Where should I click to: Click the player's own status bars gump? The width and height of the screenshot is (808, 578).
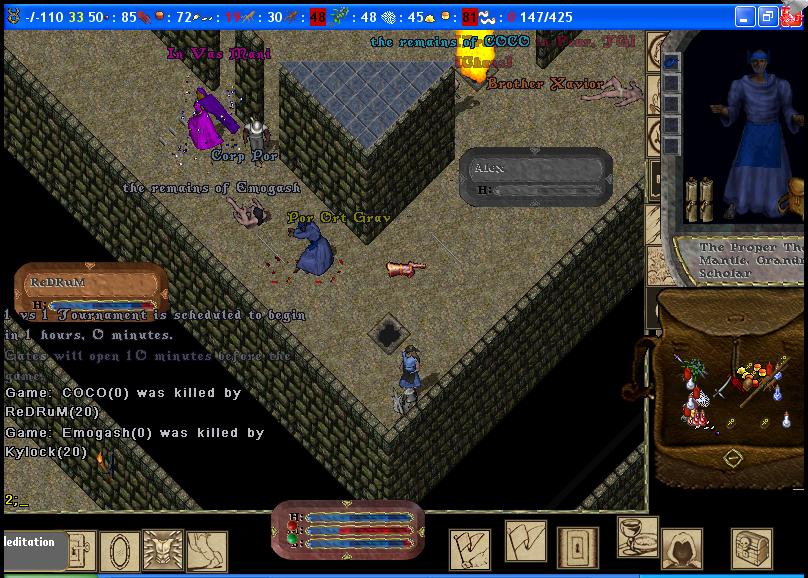pyautogui.click(x=348, y=529)
